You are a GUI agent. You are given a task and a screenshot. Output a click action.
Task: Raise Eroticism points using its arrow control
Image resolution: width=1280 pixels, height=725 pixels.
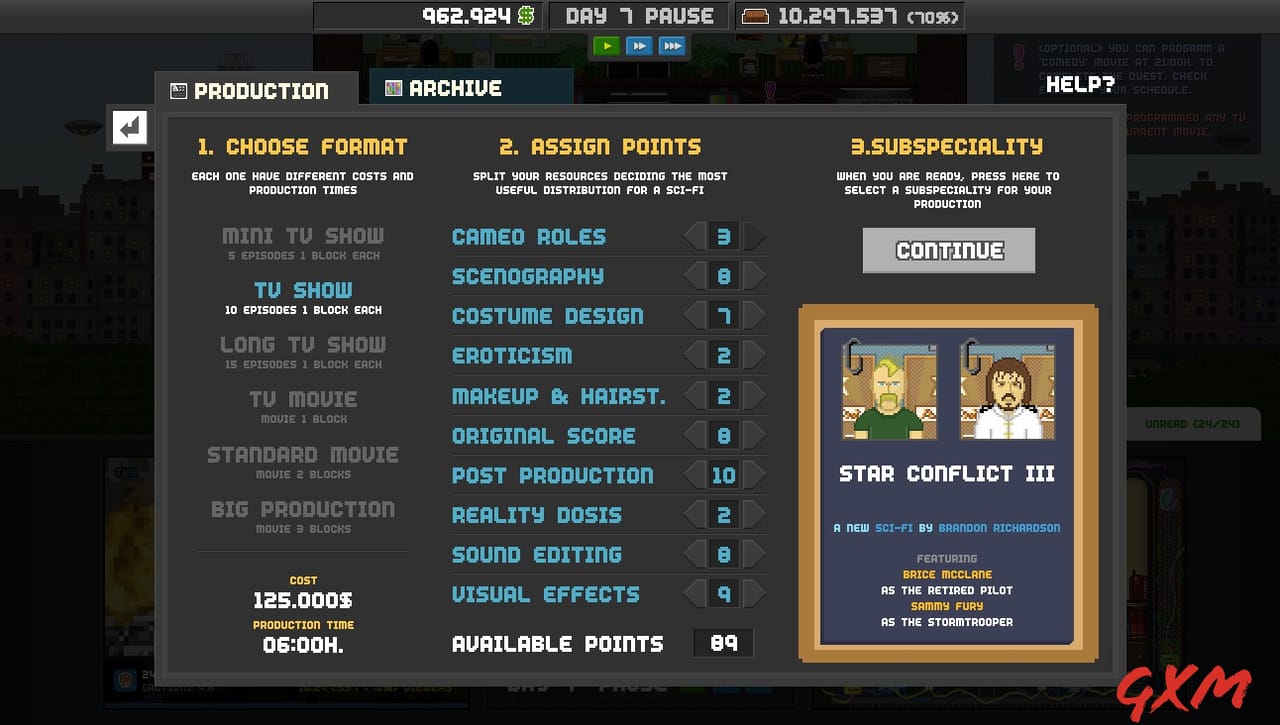pyautogui.click(x=753, y=356)
